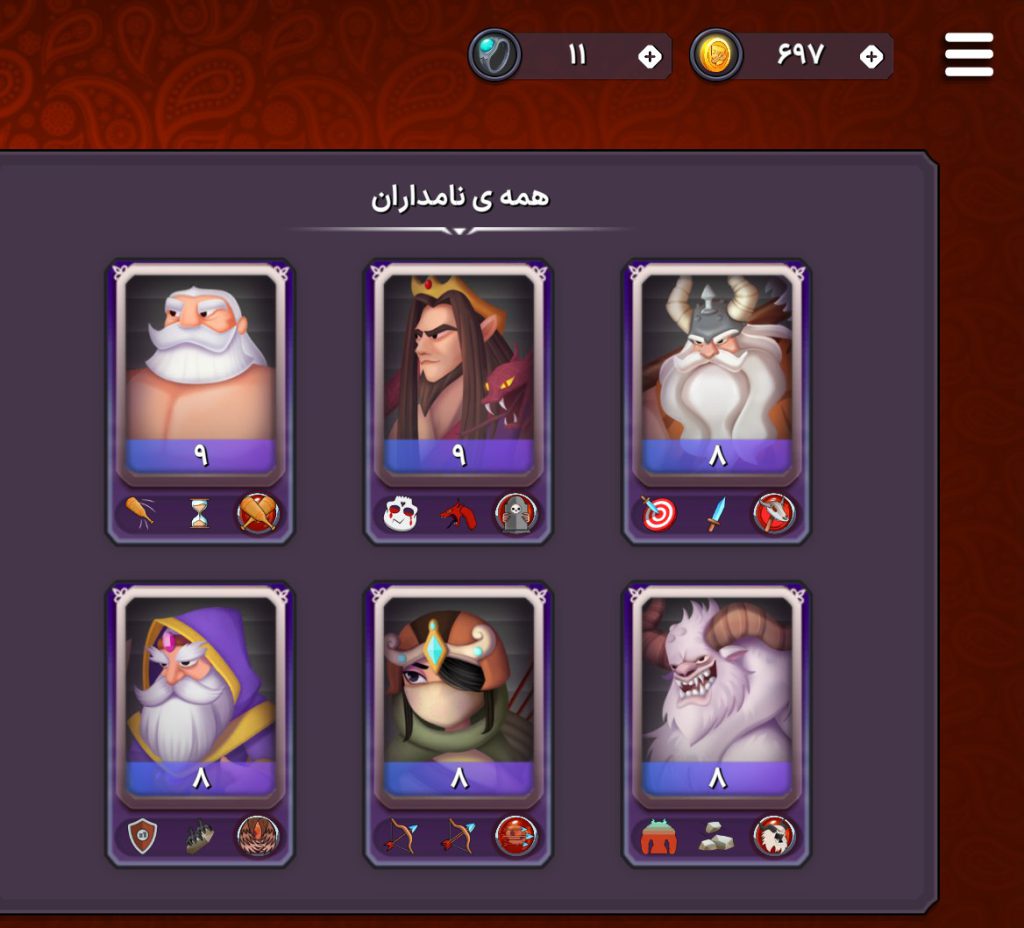The image size is (1024, 928).
Task: Click the crossed clubs round ability icon
Action: tap(258, 514)
